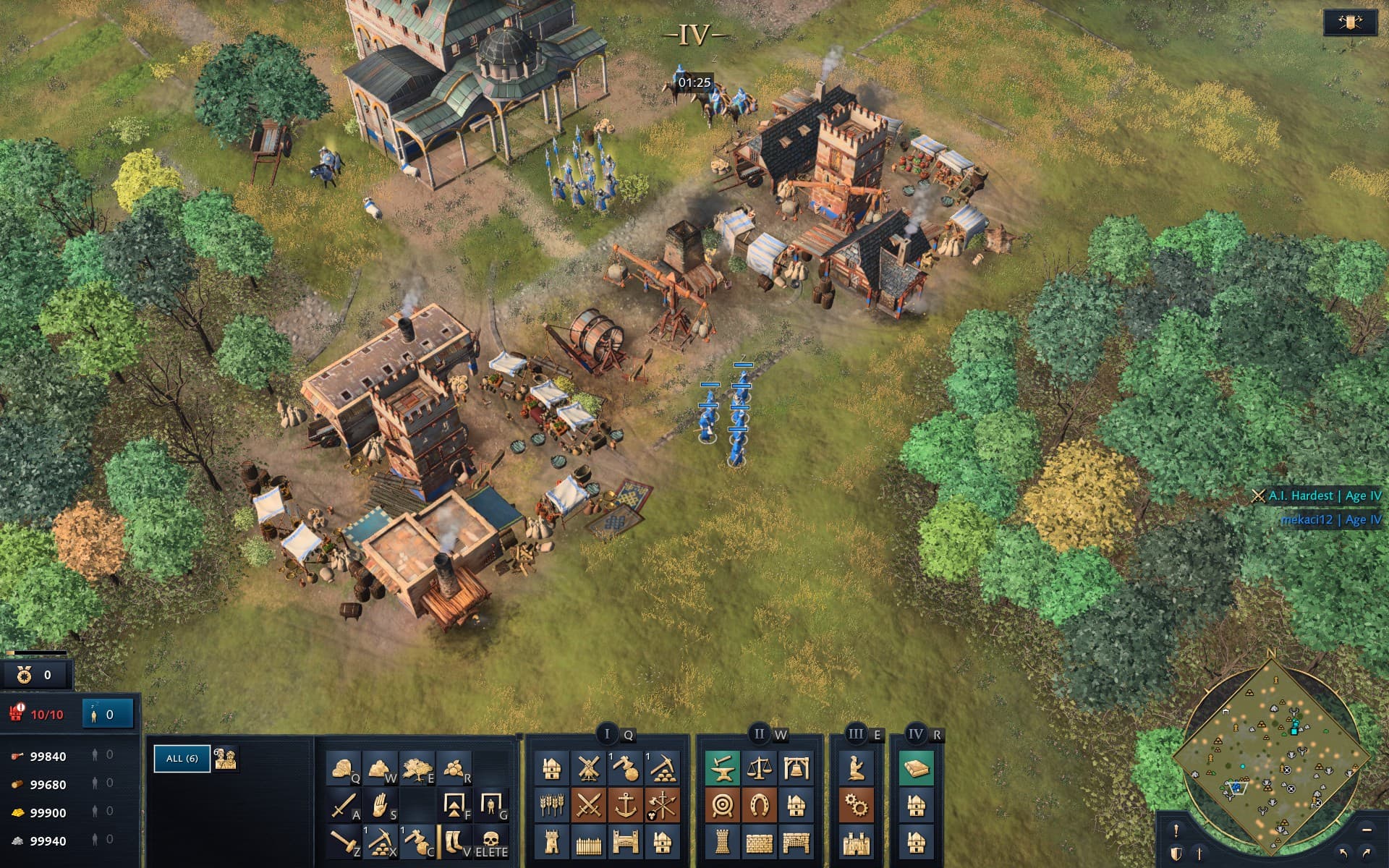Choose the berries gather-food command
The height and width of the screenshot is (868, 1389).
pos(454,768)
